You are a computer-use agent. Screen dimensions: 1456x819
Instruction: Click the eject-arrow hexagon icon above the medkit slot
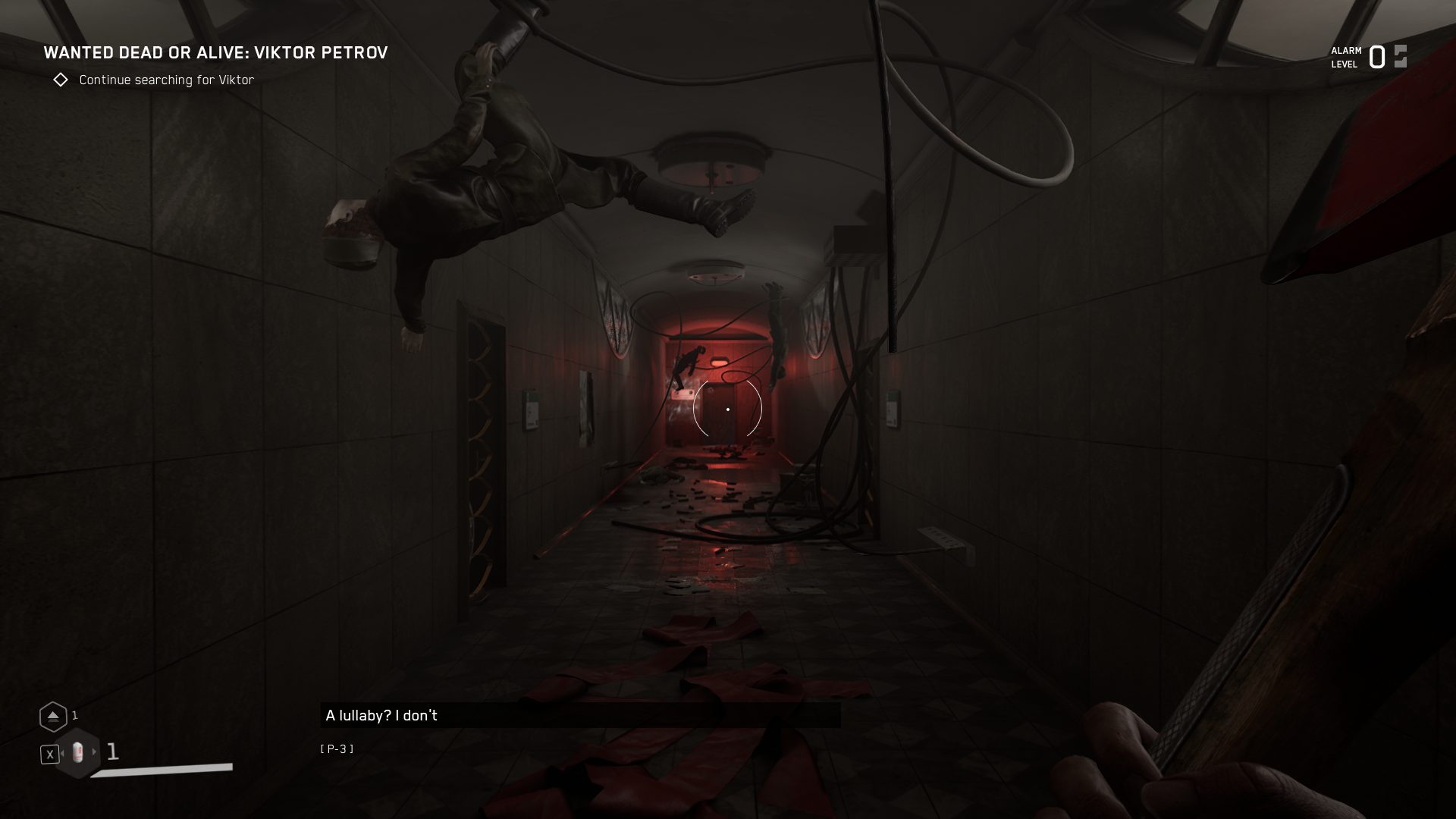(x=53, y=715)
